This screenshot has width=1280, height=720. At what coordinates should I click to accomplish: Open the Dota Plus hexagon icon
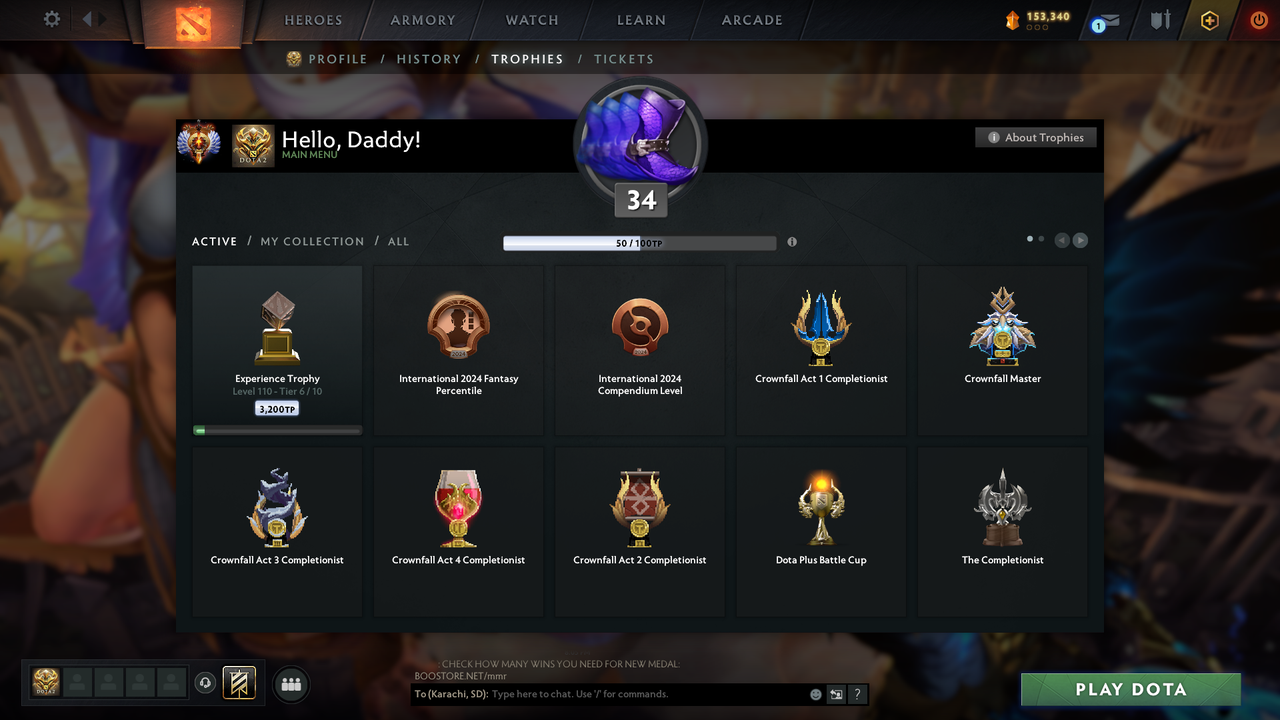pyautogui.click(x=1208, y=19)
